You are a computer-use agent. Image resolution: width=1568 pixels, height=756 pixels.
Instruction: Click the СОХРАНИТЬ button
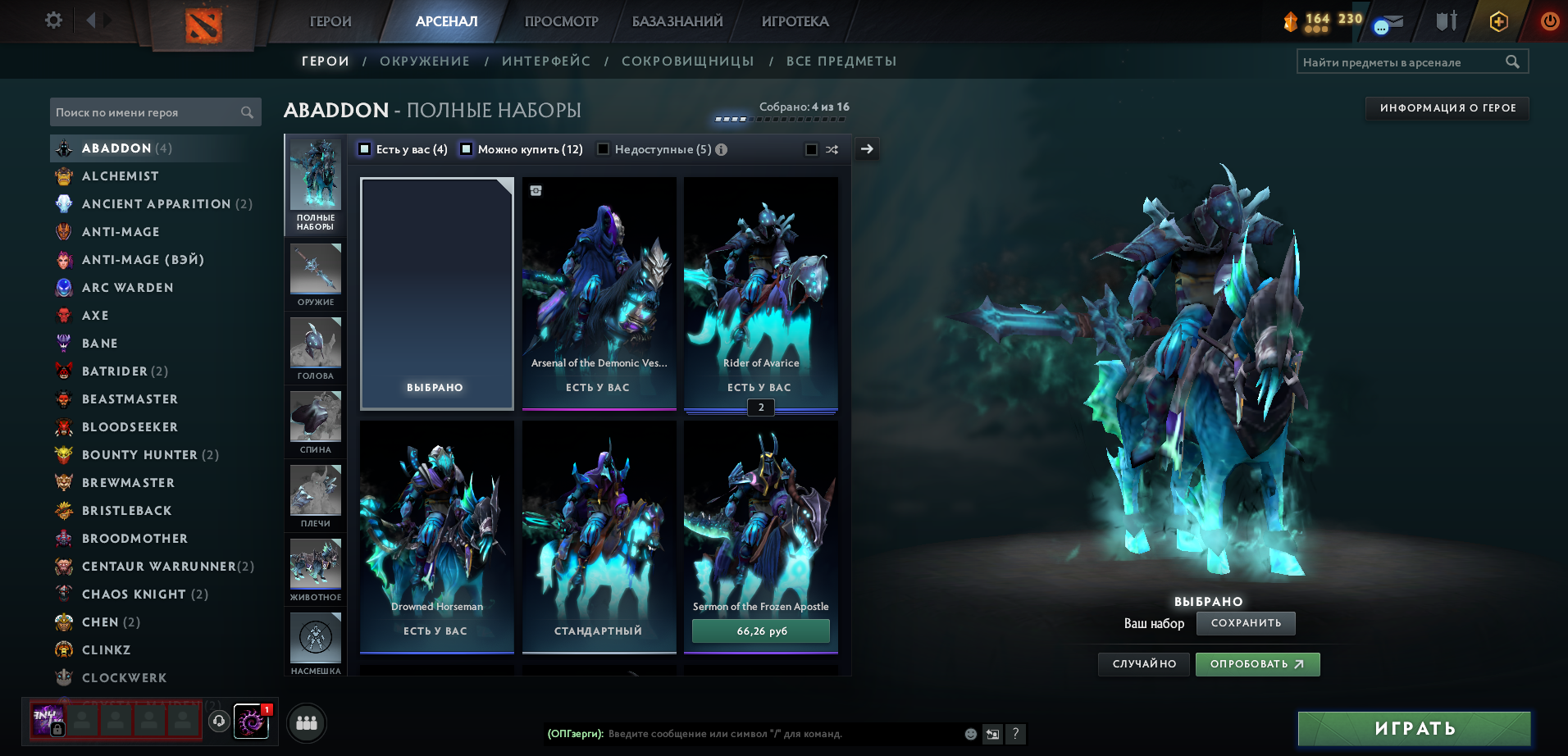coord(1246,623)
